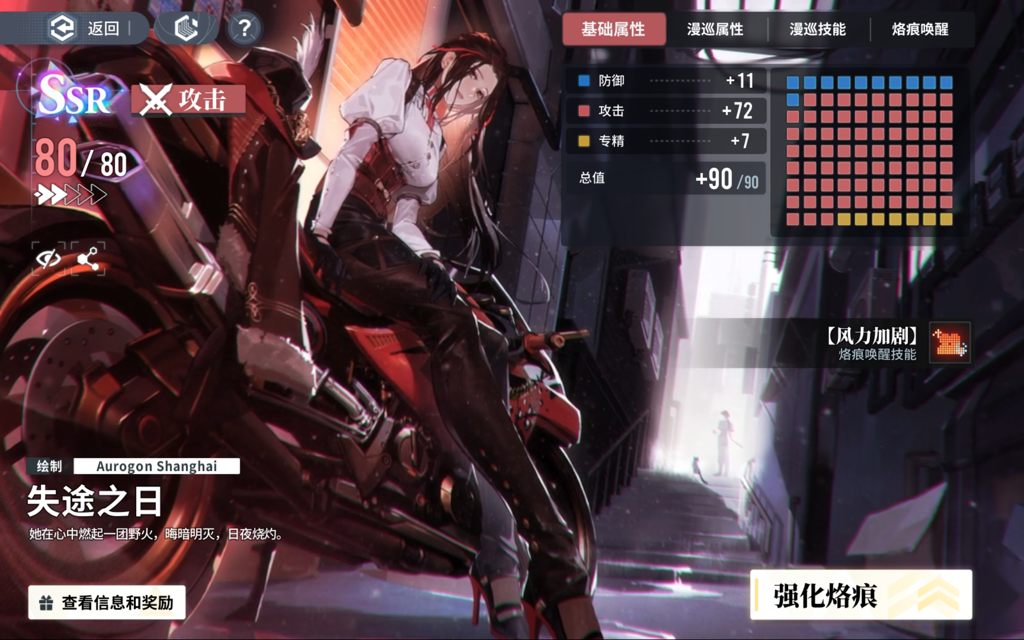Select the 风力加剧 awakening skill icon
The image size is (1024, 640).
click(x=949, y=342)
